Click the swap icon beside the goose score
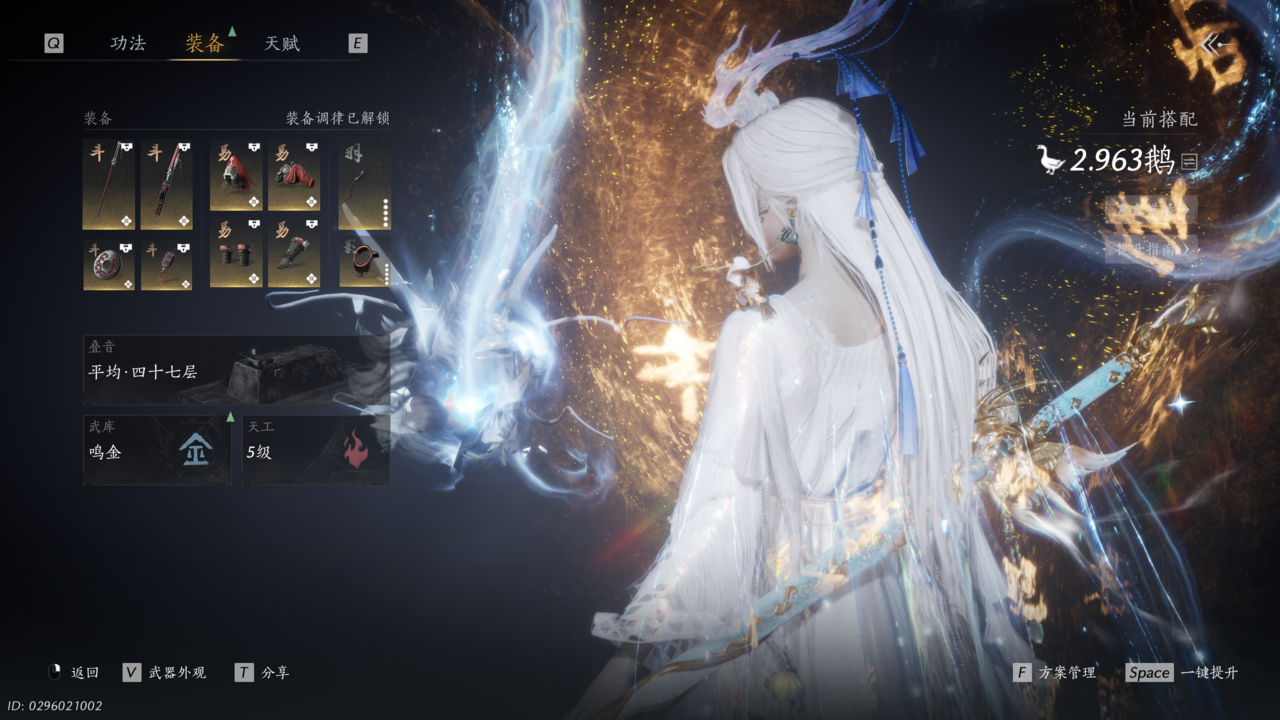The width and height of the screenshot is (1280, 720). pos(1189,161)
